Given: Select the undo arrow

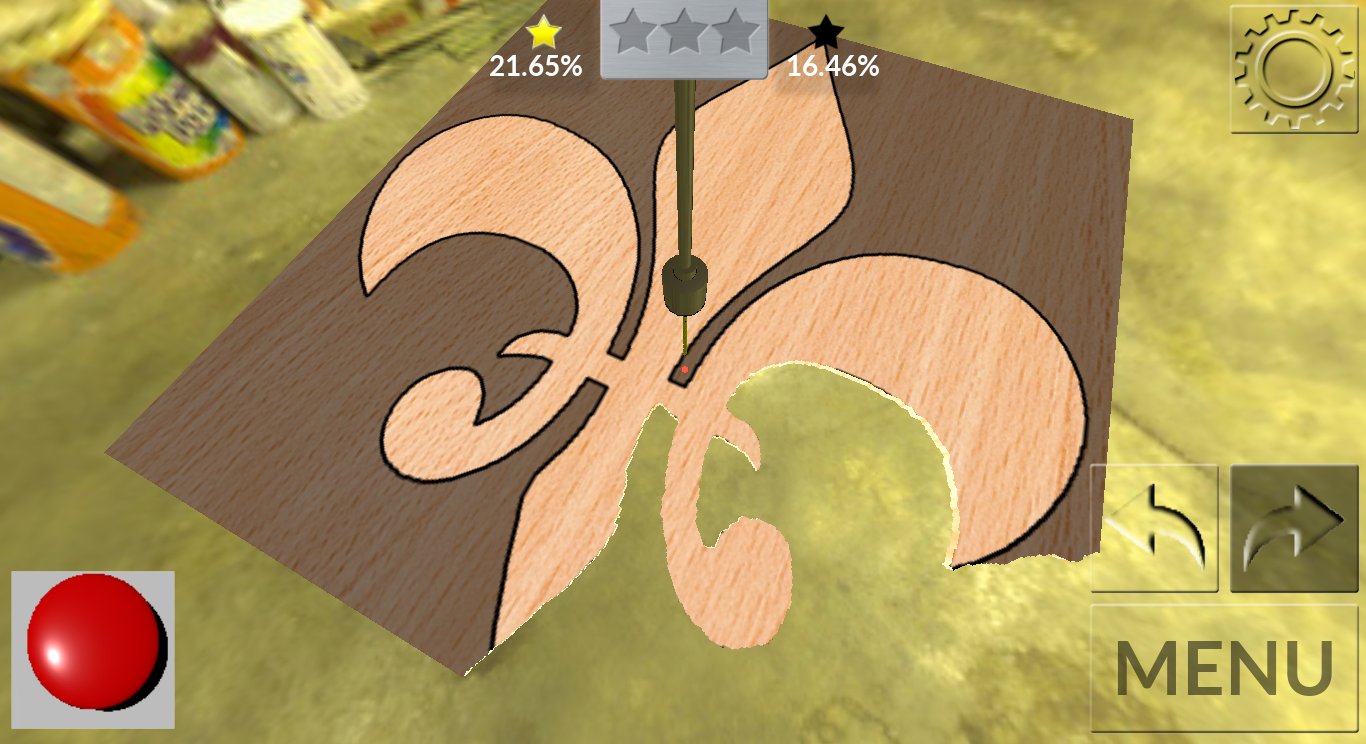Looking at the screenshot, I should tap(1154, 525).
